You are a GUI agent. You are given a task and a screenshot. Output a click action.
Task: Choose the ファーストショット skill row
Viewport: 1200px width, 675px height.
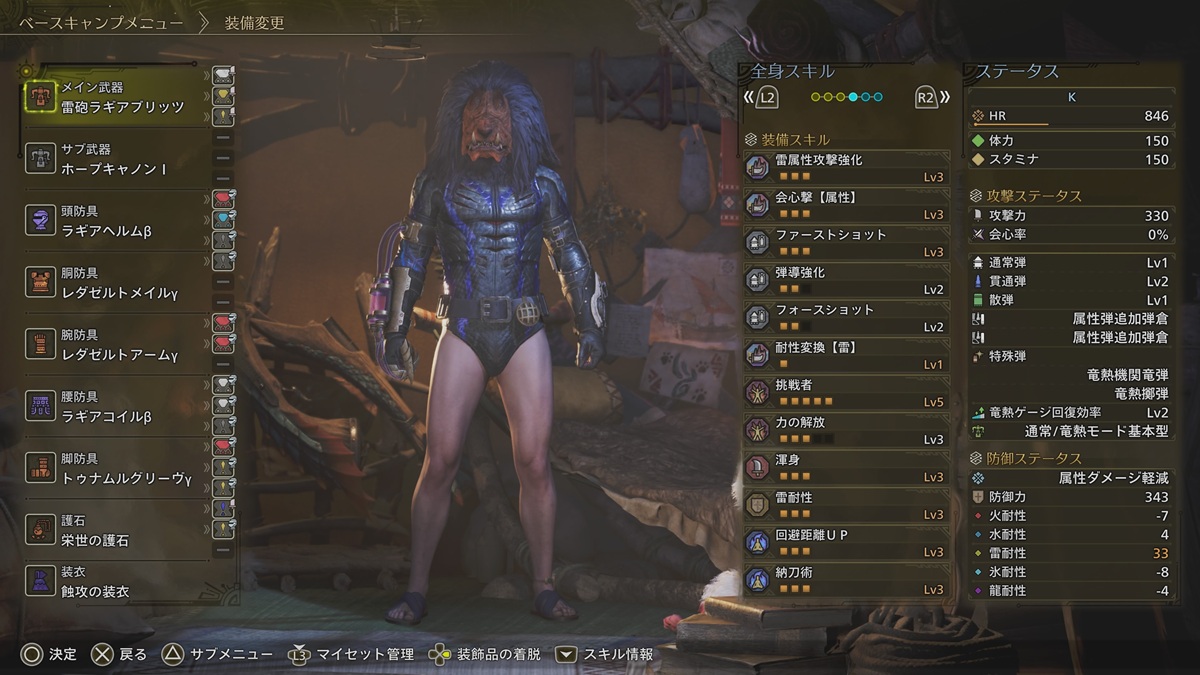click(x=847, y=242)
